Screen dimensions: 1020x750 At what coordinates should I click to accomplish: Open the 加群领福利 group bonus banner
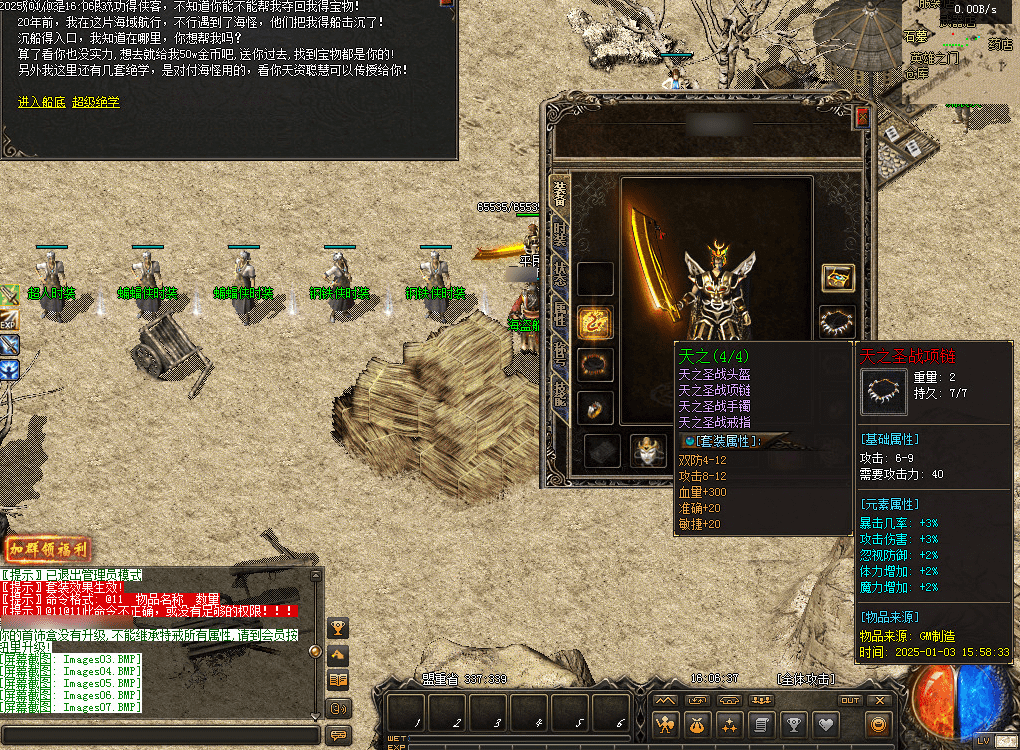point(48,549)
